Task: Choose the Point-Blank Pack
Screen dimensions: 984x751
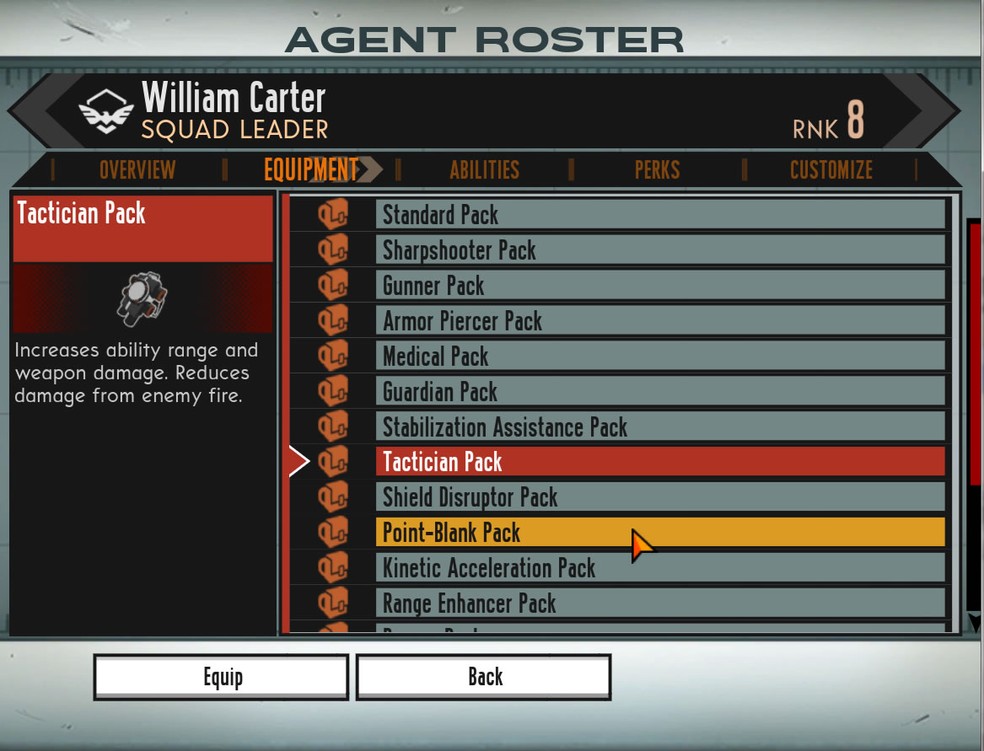Action: pos(660,532)
